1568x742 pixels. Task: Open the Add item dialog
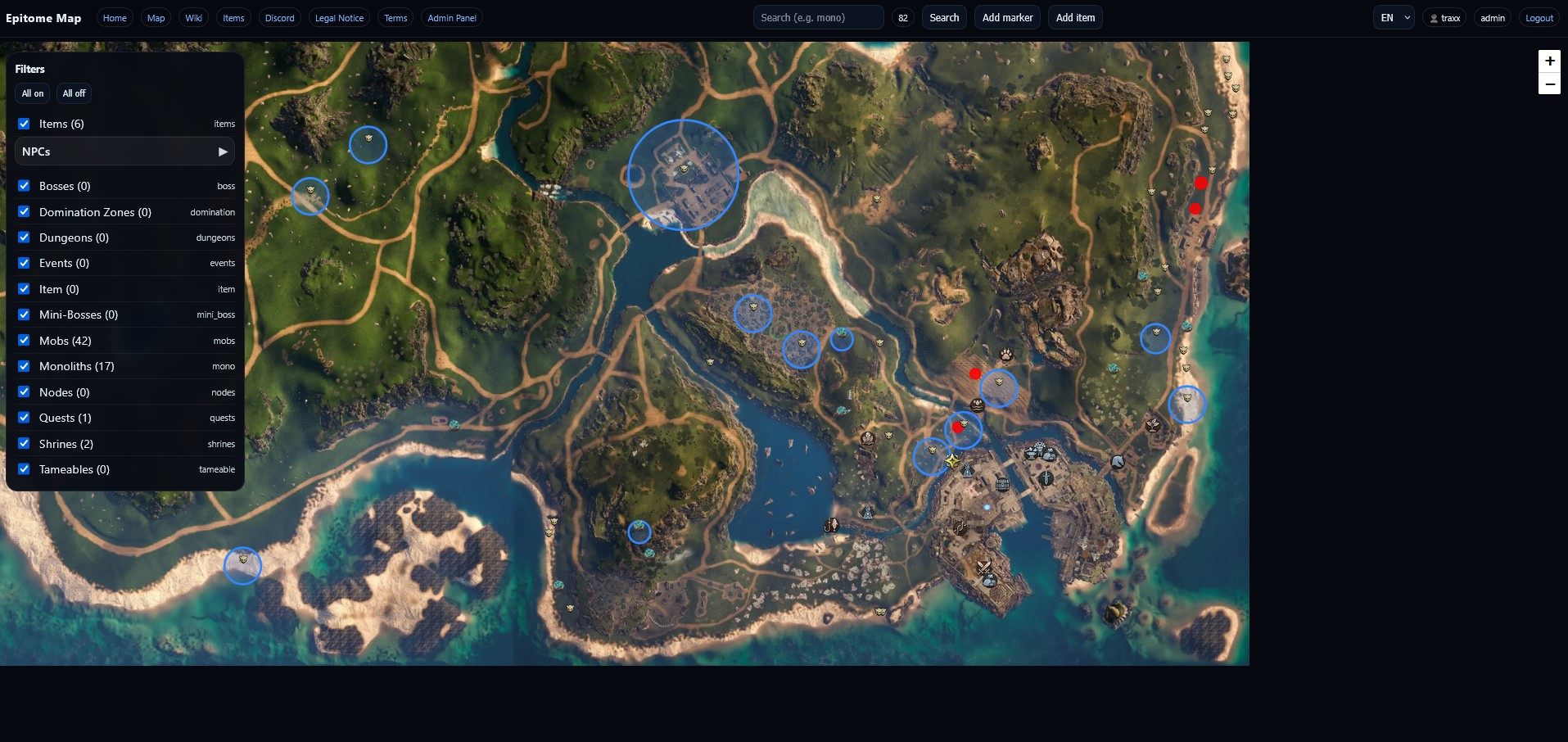pos(1074,18)
